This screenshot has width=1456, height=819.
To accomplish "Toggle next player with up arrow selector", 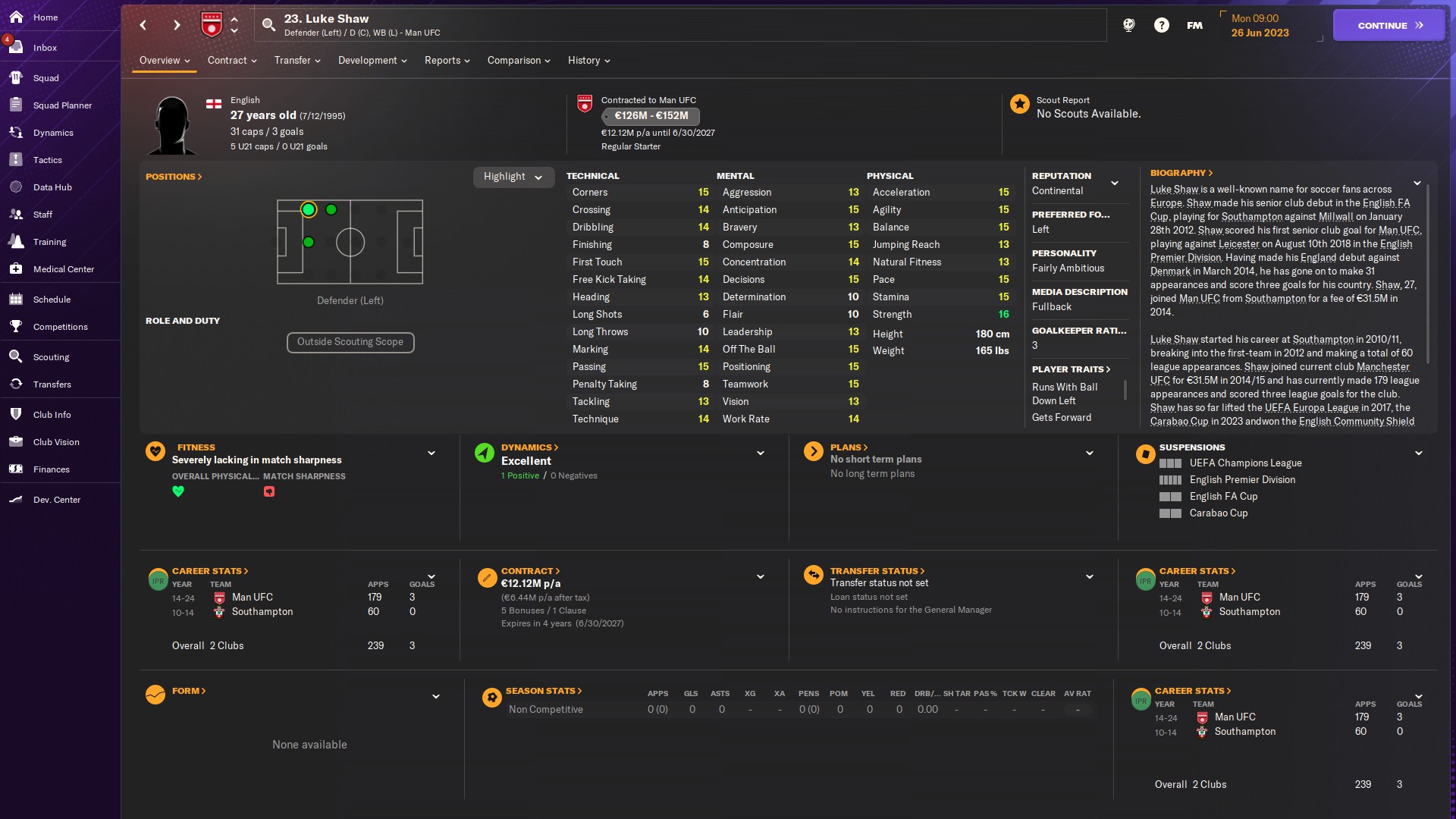I will pos(234,20).
